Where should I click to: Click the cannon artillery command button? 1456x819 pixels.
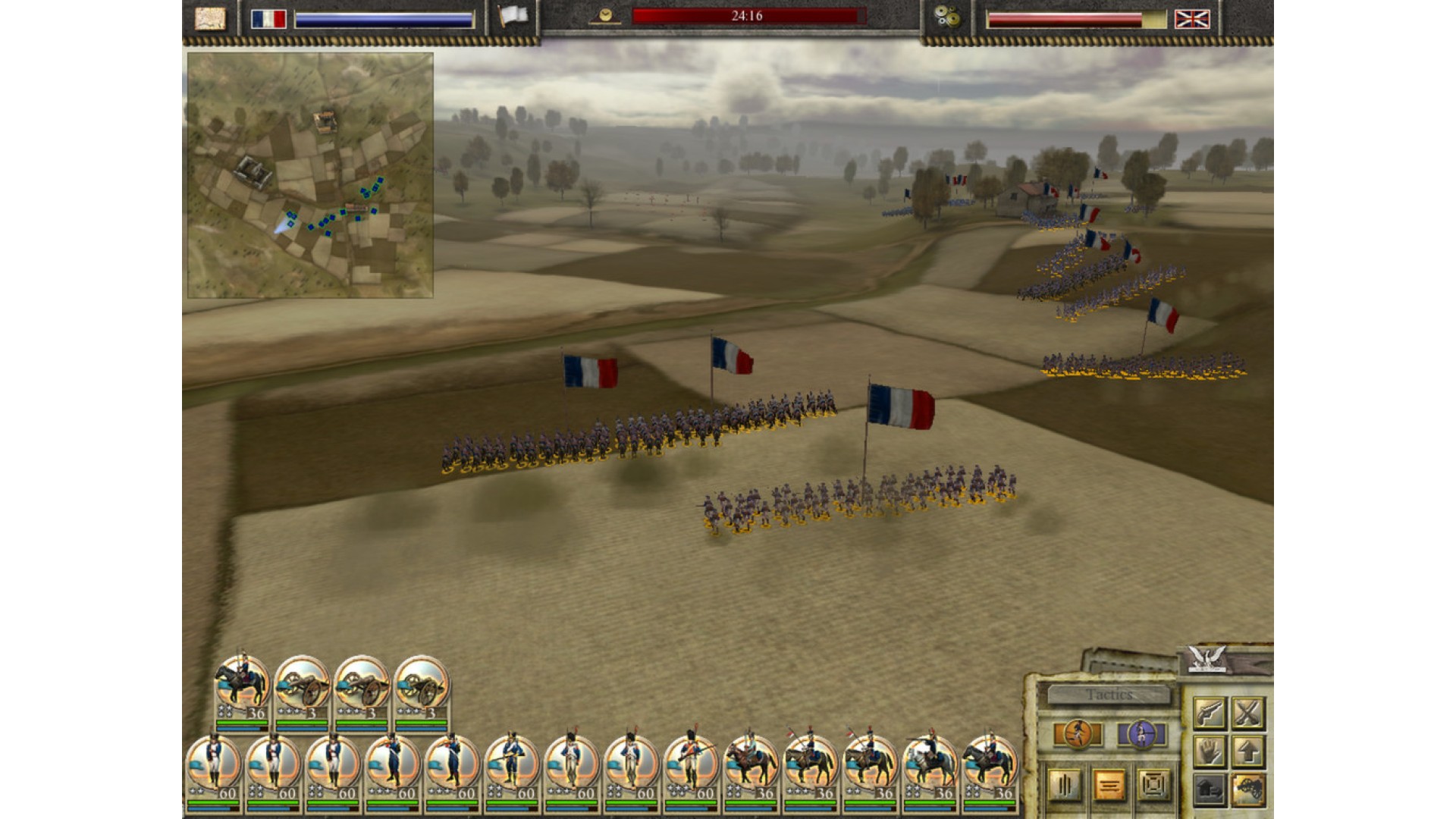(x=1247, y=790)
